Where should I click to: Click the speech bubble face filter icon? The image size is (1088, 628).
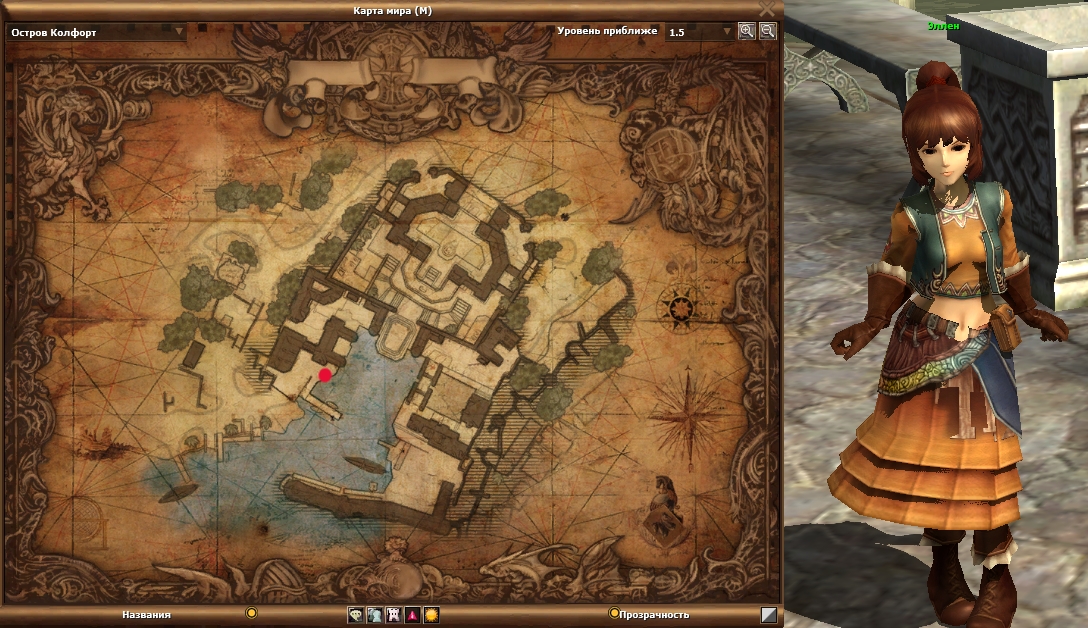pos(355,615)
